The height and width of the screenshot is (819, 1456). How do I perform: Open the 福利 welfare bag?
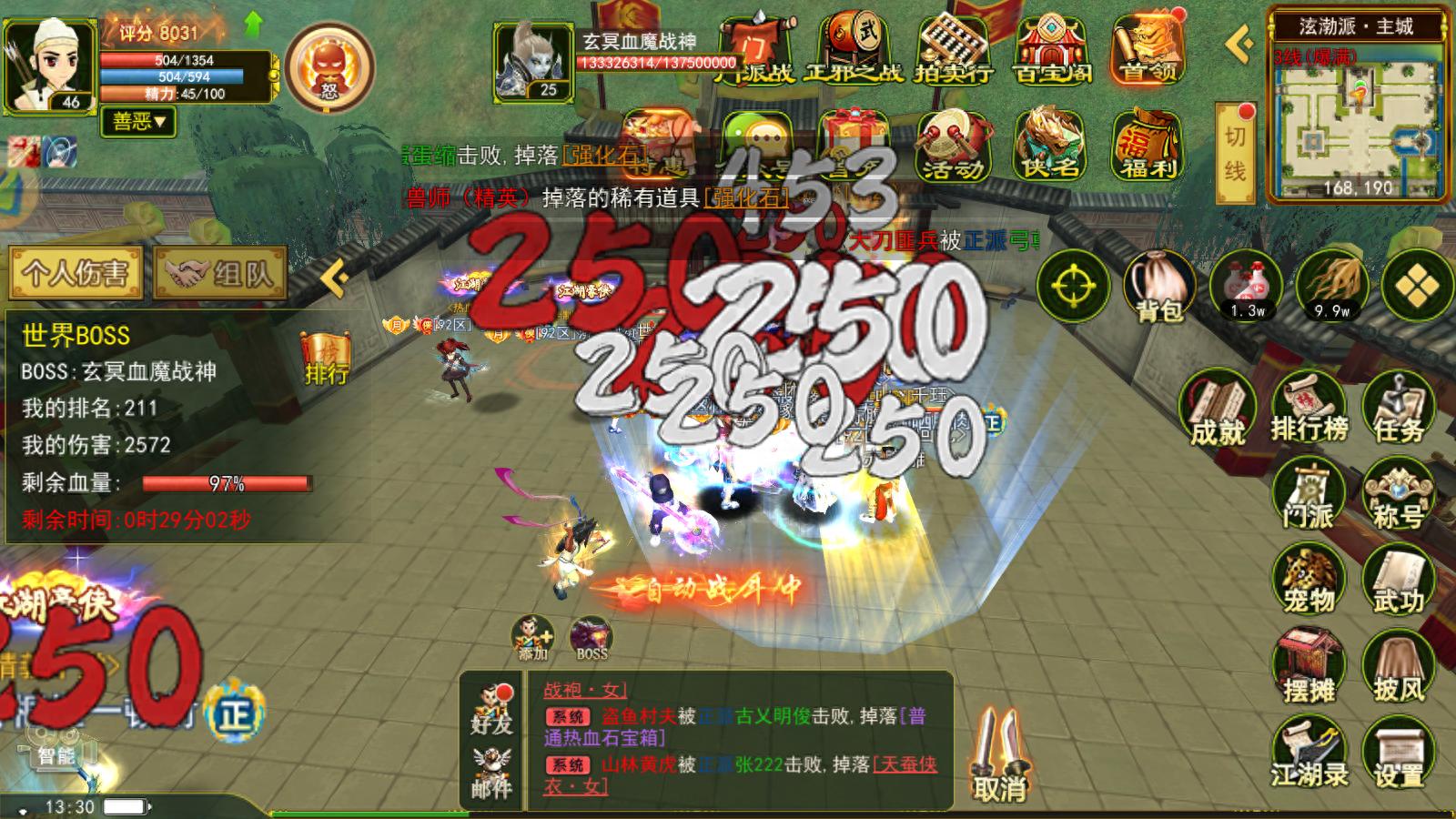[1147, 146]
